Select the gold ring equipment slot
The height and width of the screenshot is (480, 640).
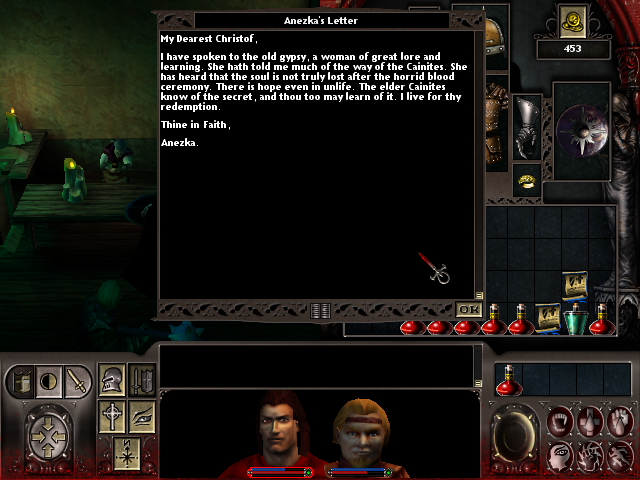527,180
